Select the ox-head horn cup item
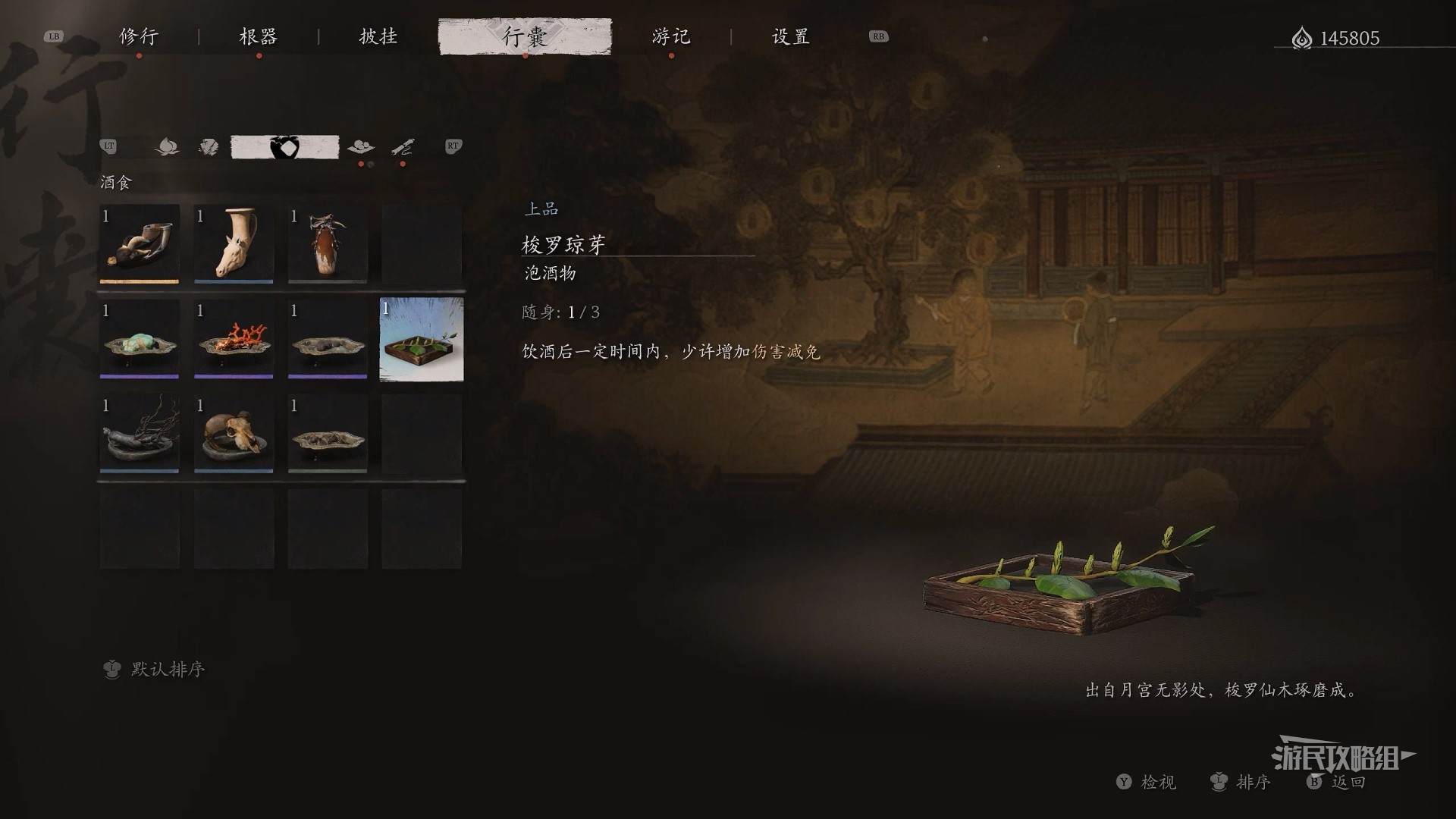 140,244
